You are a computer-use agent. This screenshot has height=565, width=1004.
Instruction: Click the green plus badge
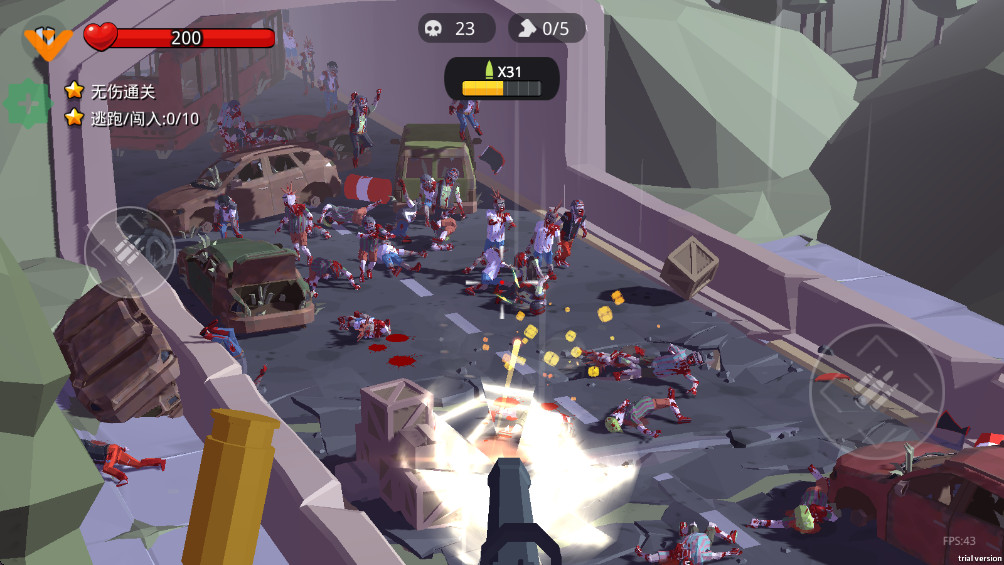[27, 102]
